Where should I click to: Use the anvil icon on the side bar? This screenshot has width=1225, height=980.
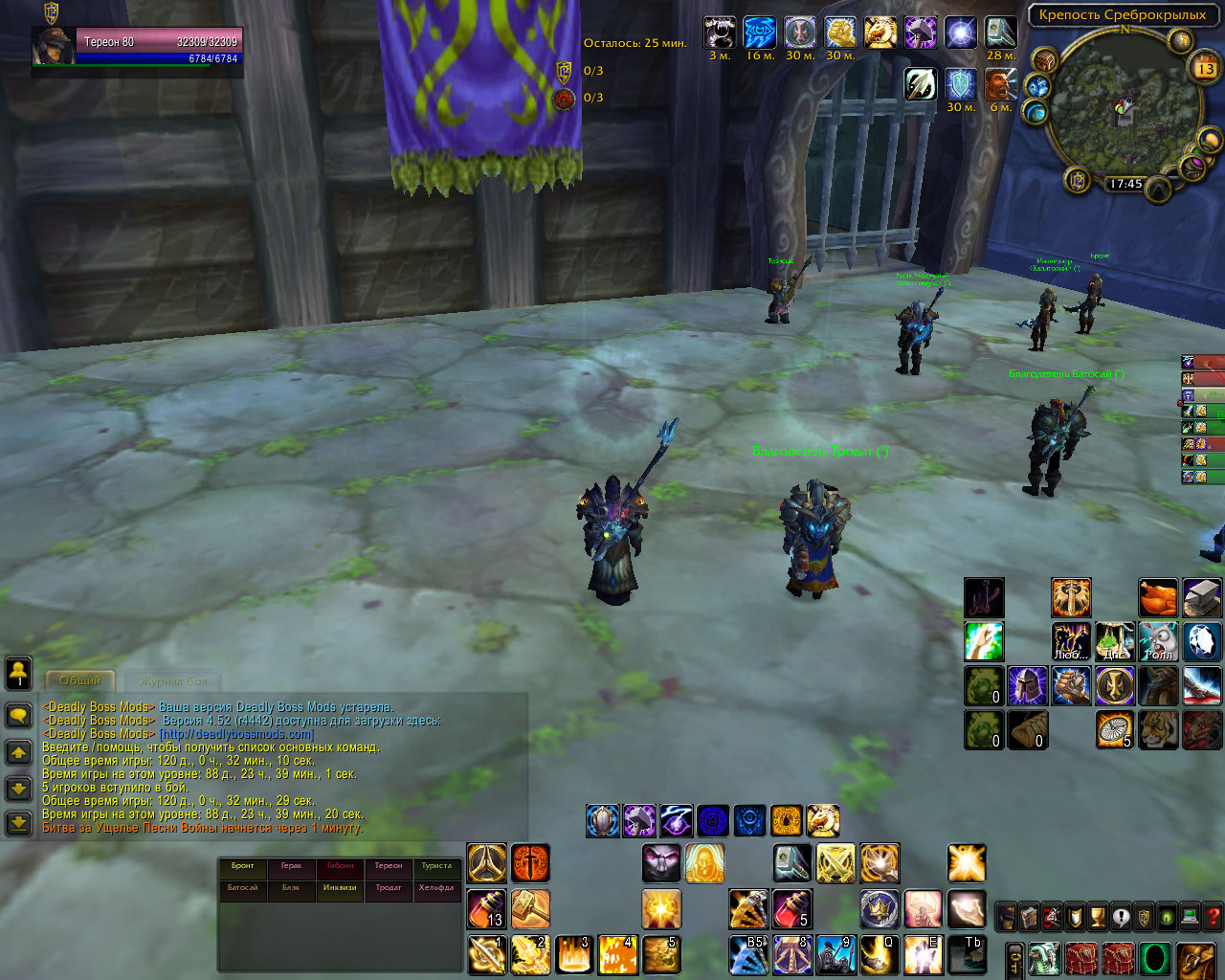tap(1202, 597)
